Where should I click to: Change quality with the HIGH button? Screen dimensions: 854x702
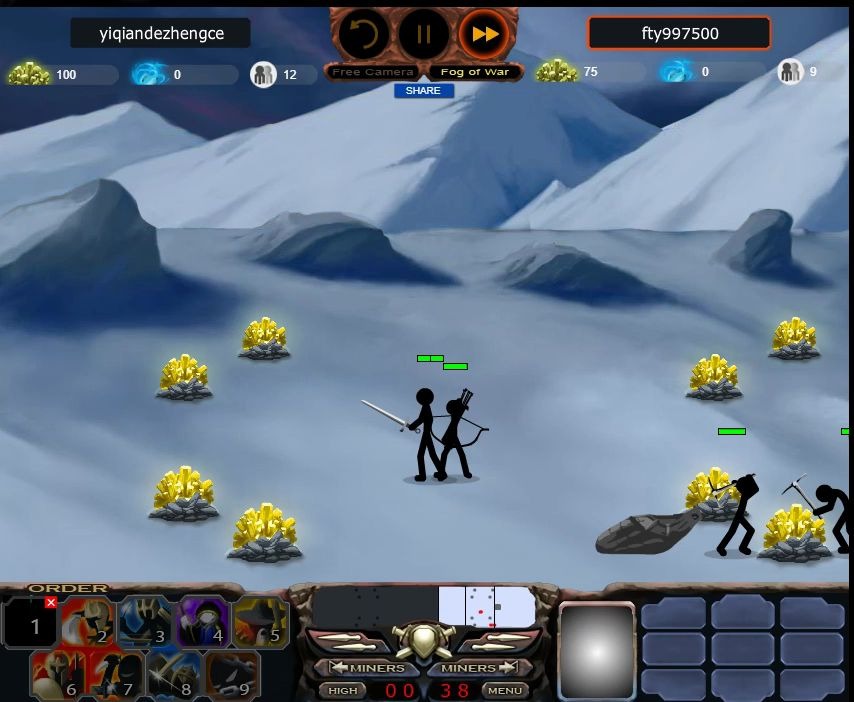pyautogui.click(x=342, y=690)
